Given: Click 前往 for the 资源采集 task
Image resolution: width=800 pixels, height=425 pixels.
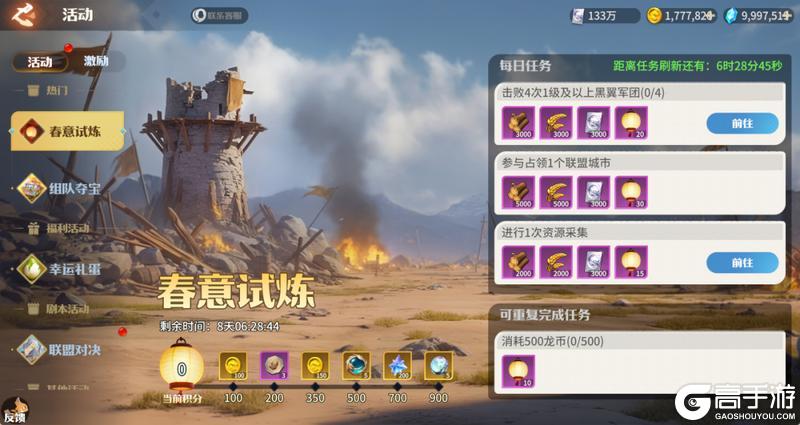Looking at the screenshot, I should tap(742, 262).
